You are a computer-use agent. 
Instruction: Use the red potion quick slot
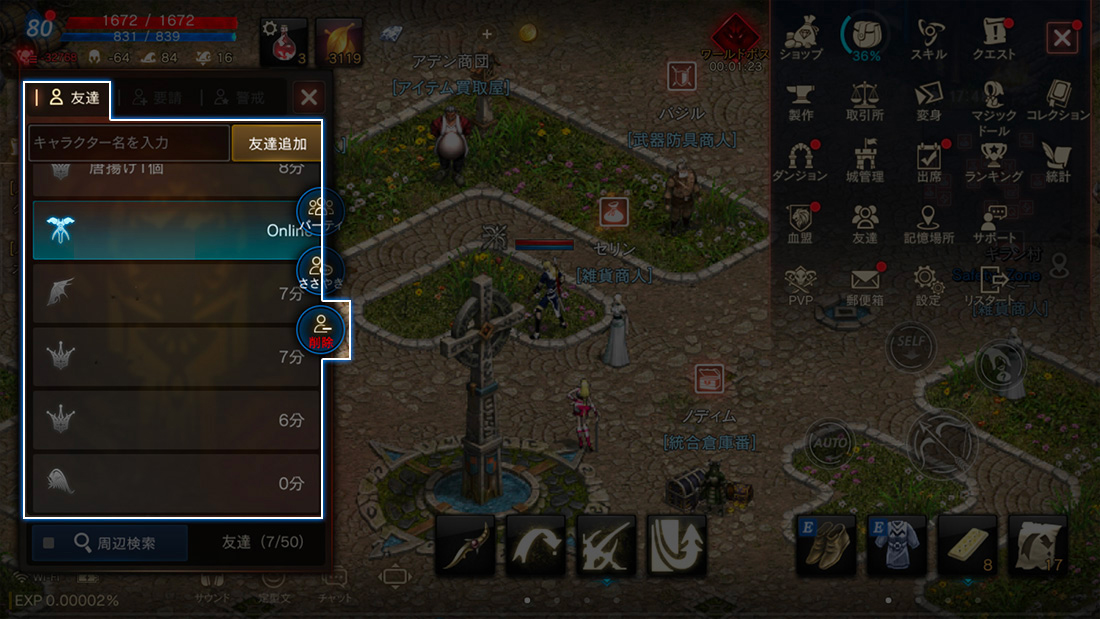[283, 42]
